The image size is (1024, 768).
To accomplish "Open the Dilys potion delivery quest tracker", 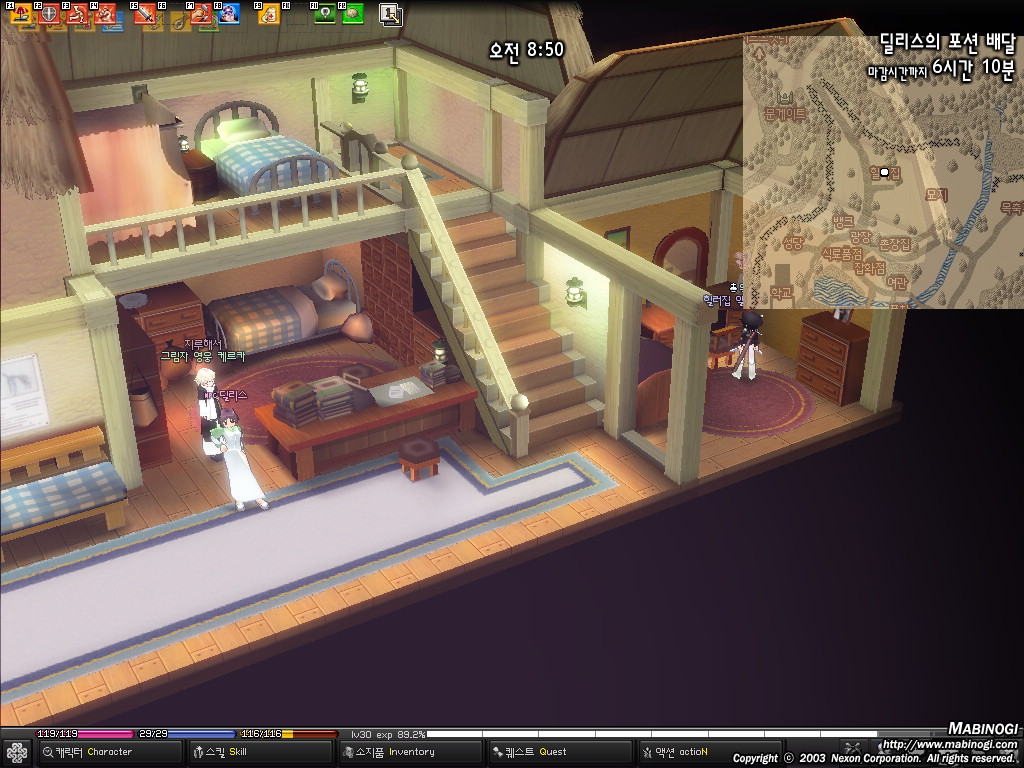I will click(x=945, y=44).
